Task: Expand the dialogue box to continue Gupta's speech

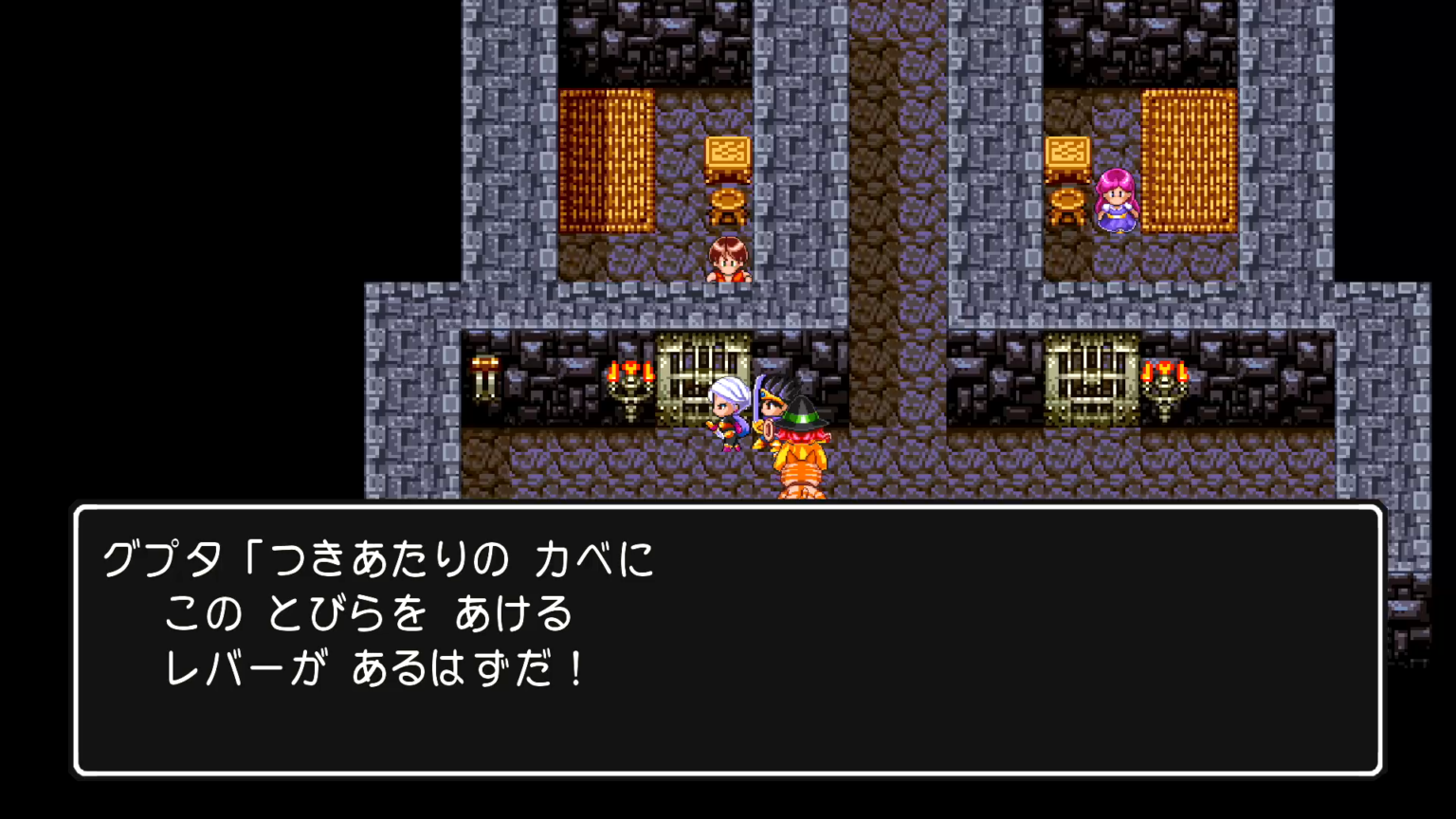Action: point(728,645)
